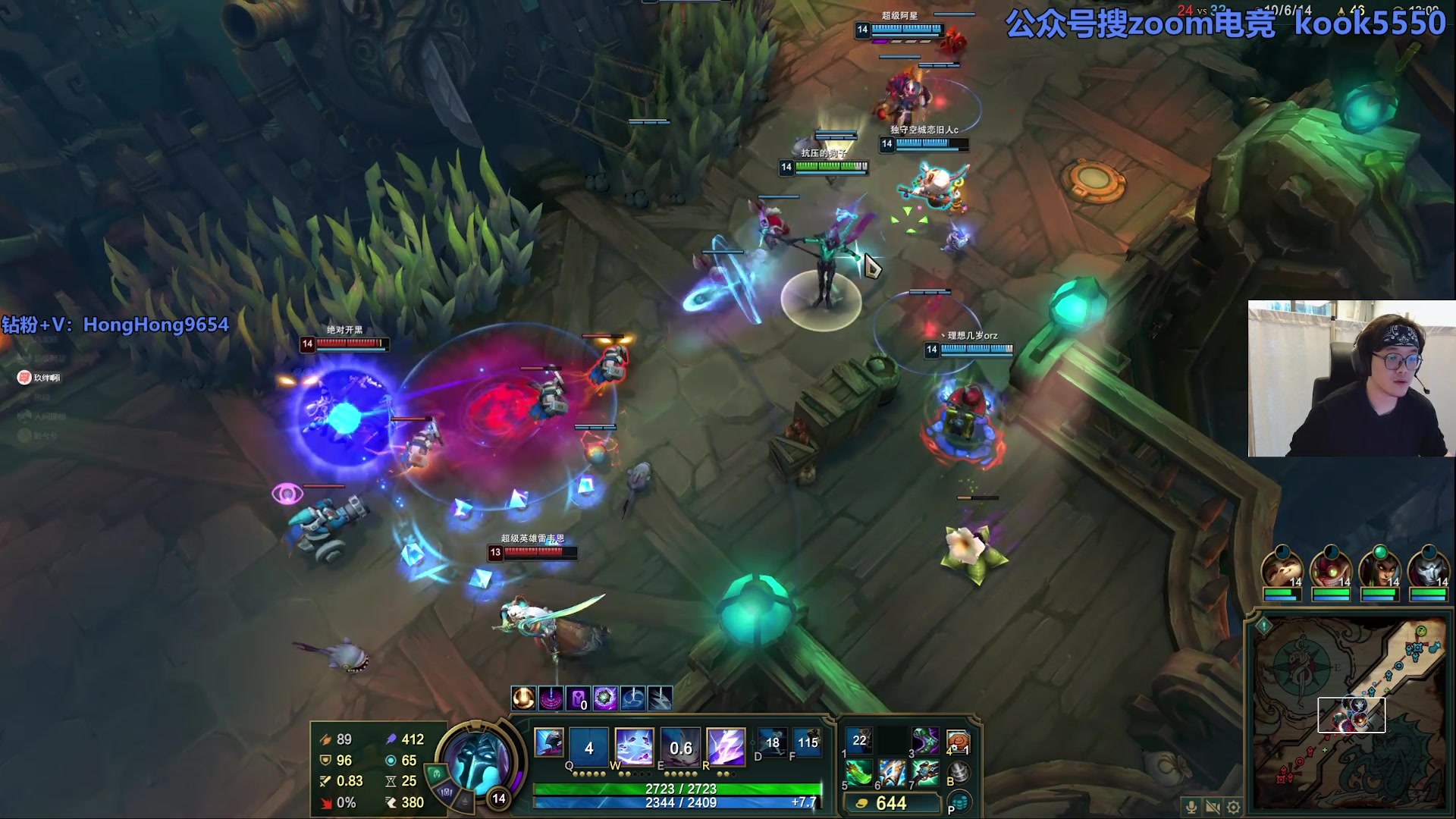Toggle the crossed-out camera button

[x=1213, y=807]
